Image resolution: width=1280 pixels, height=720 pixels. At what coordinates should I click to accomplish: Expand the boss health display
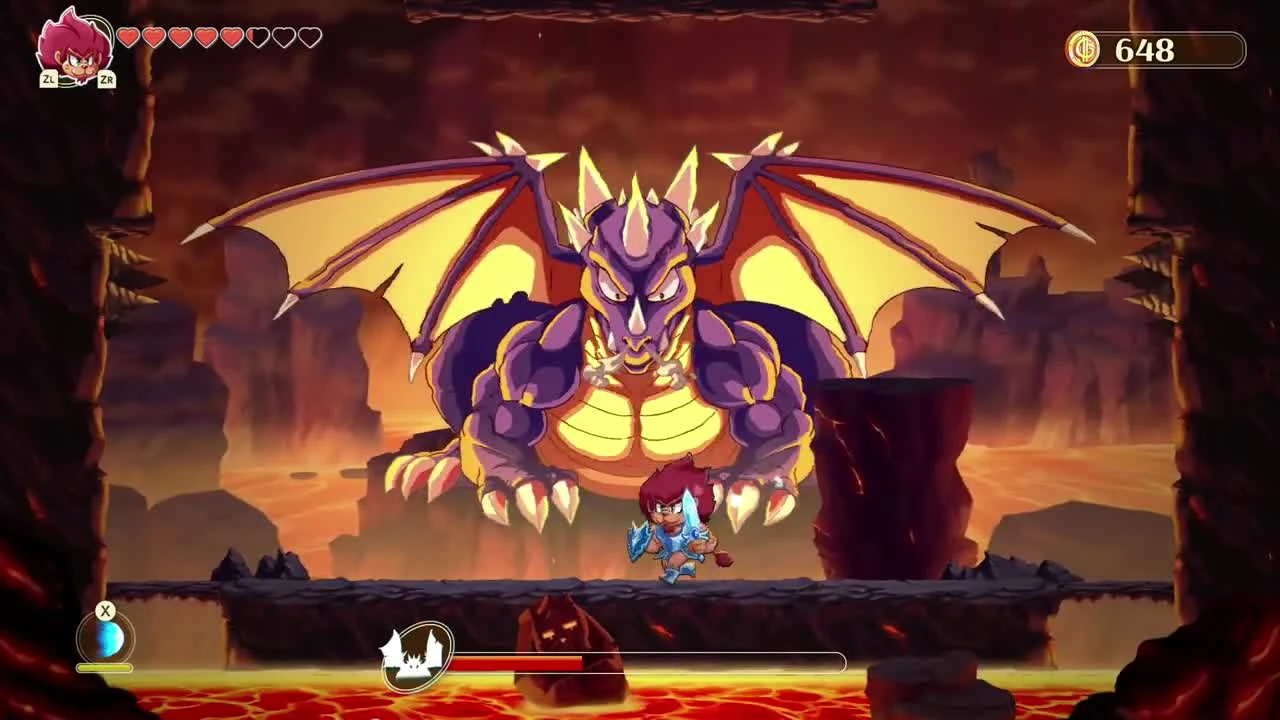pos(650,662)
